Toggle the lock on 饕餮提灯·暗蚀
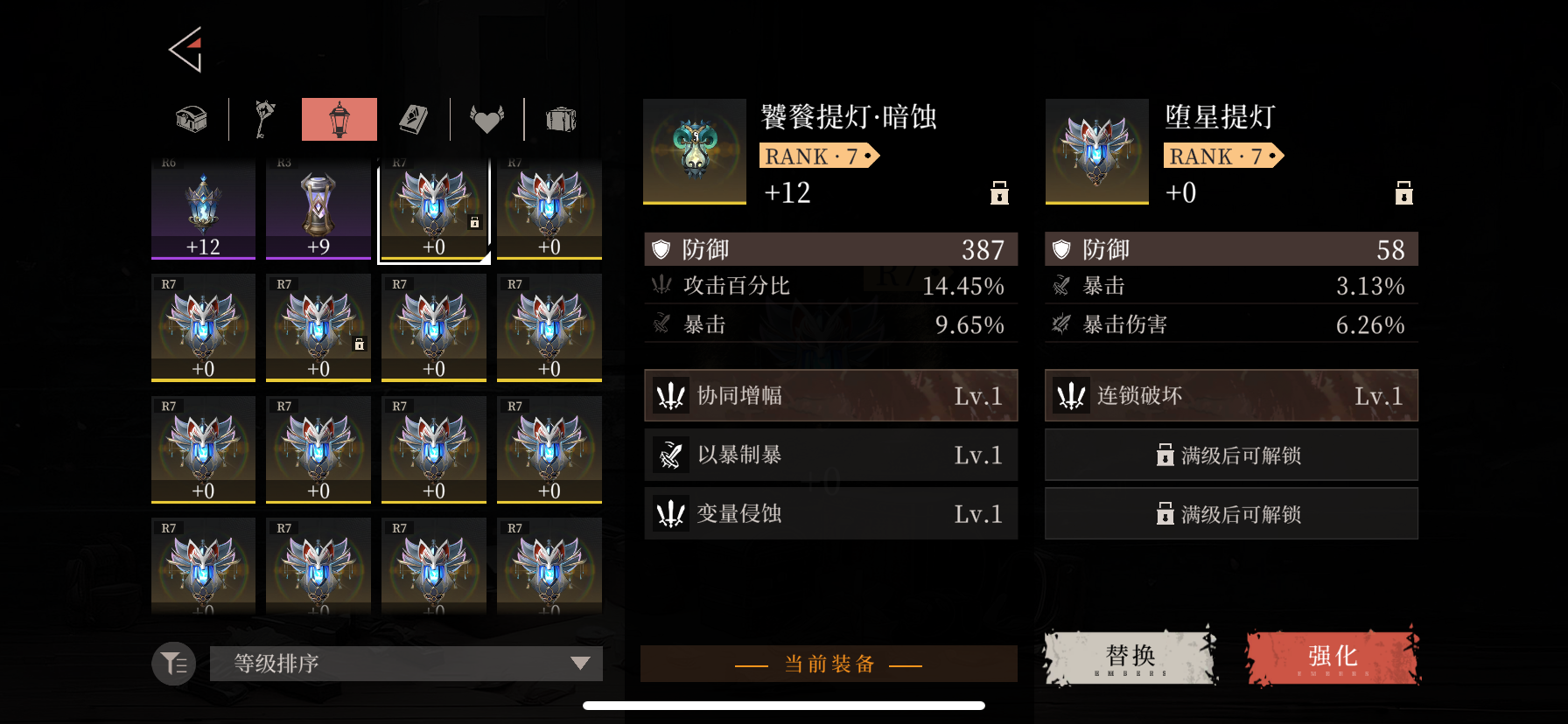The height and width of the screenshot is (724, 1568). [998, 193]
